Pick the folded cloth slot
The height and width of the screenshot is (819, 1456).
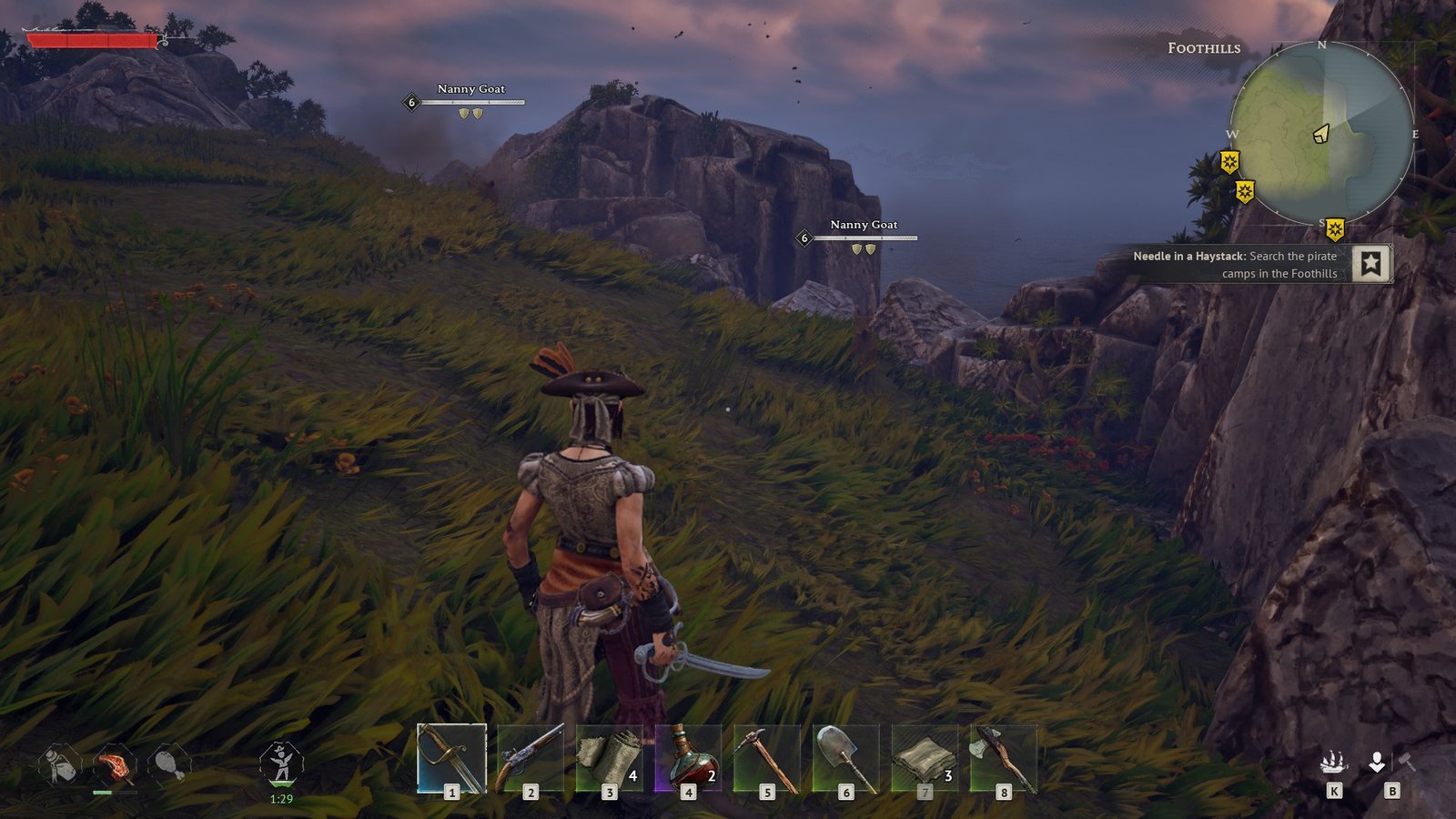pos(925,758)
